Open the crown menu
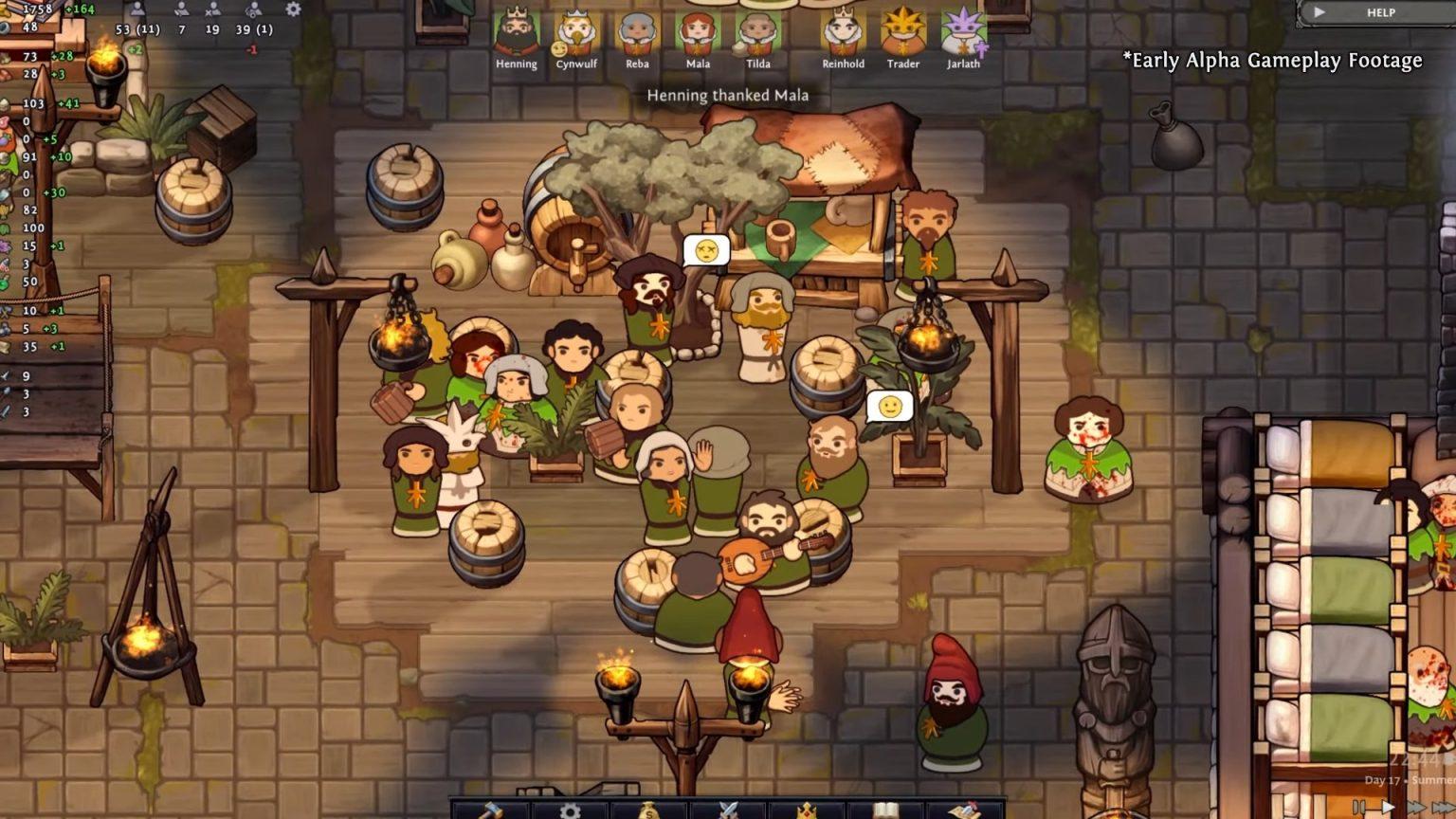 (x=807, y=810)
